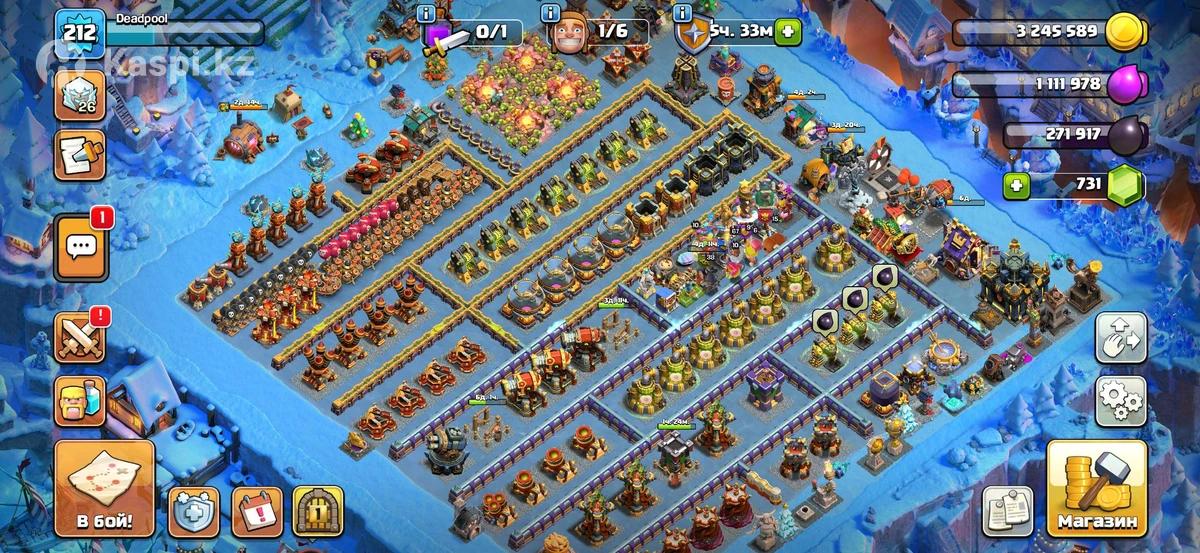Buy gems with the green plus button

pos(1017,185)
